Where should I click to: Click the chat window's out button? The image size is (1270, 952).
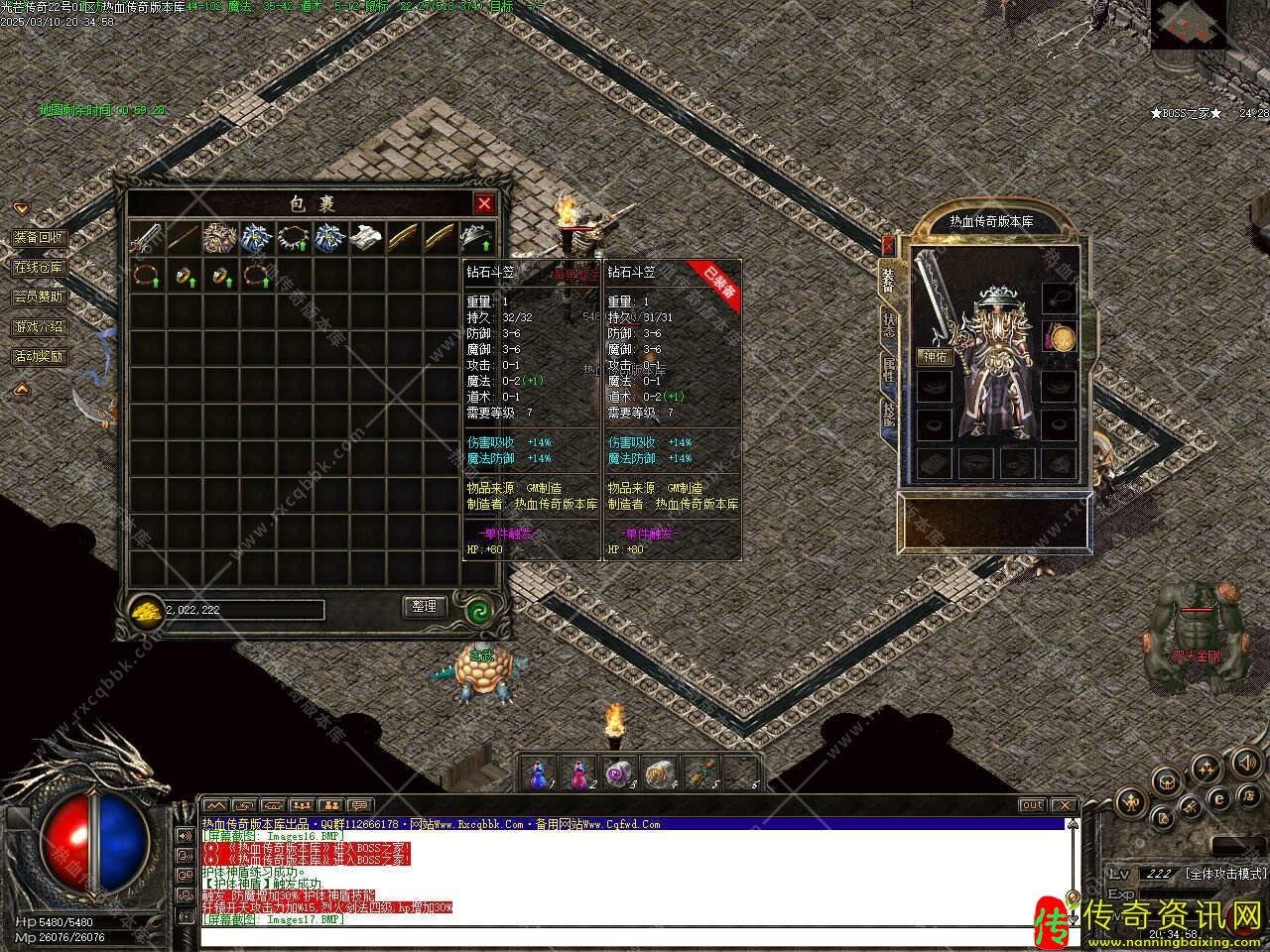1033,805
